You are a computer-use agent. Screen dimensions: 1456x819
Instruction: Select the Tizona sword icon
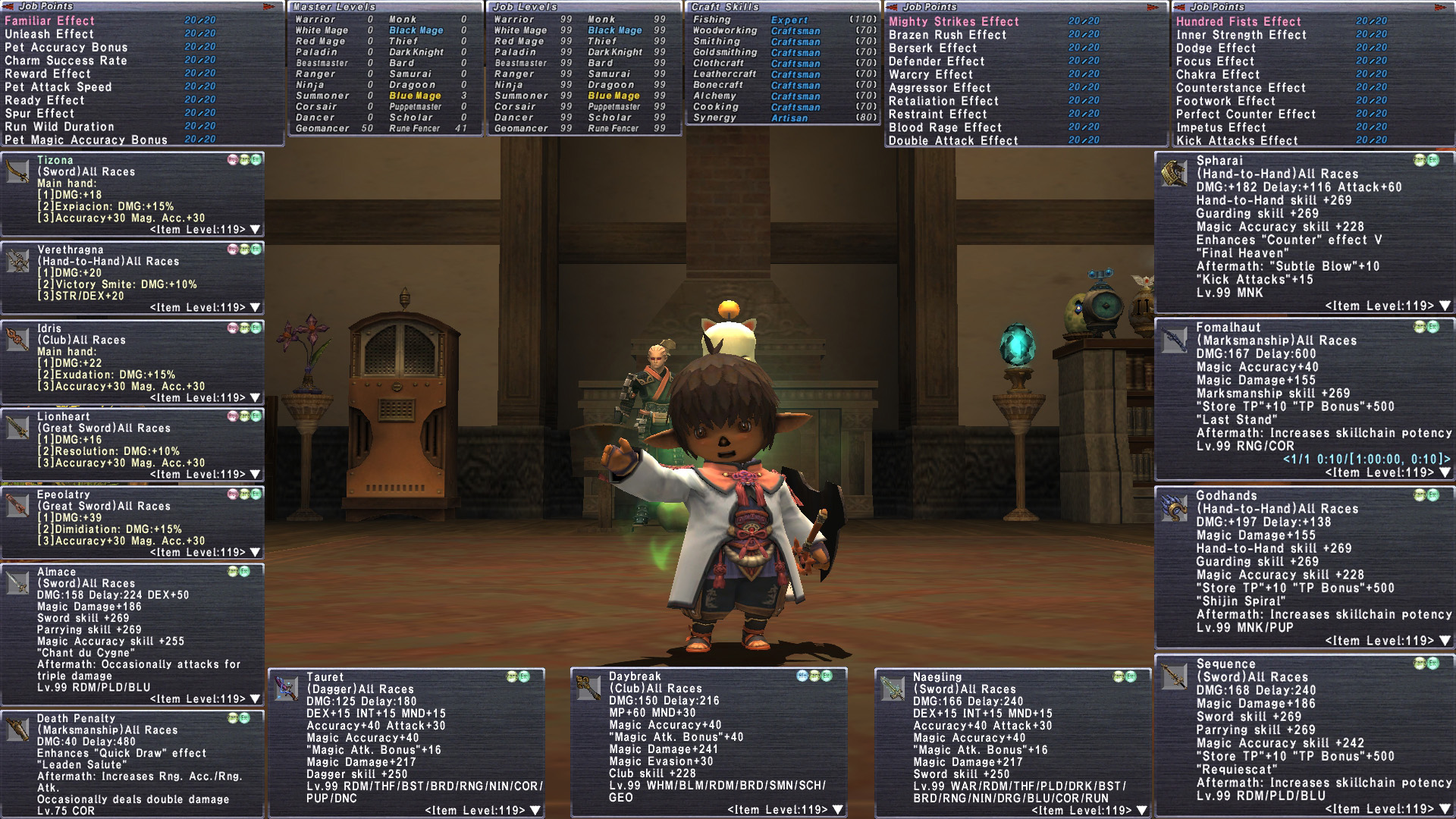pos(18,171)
